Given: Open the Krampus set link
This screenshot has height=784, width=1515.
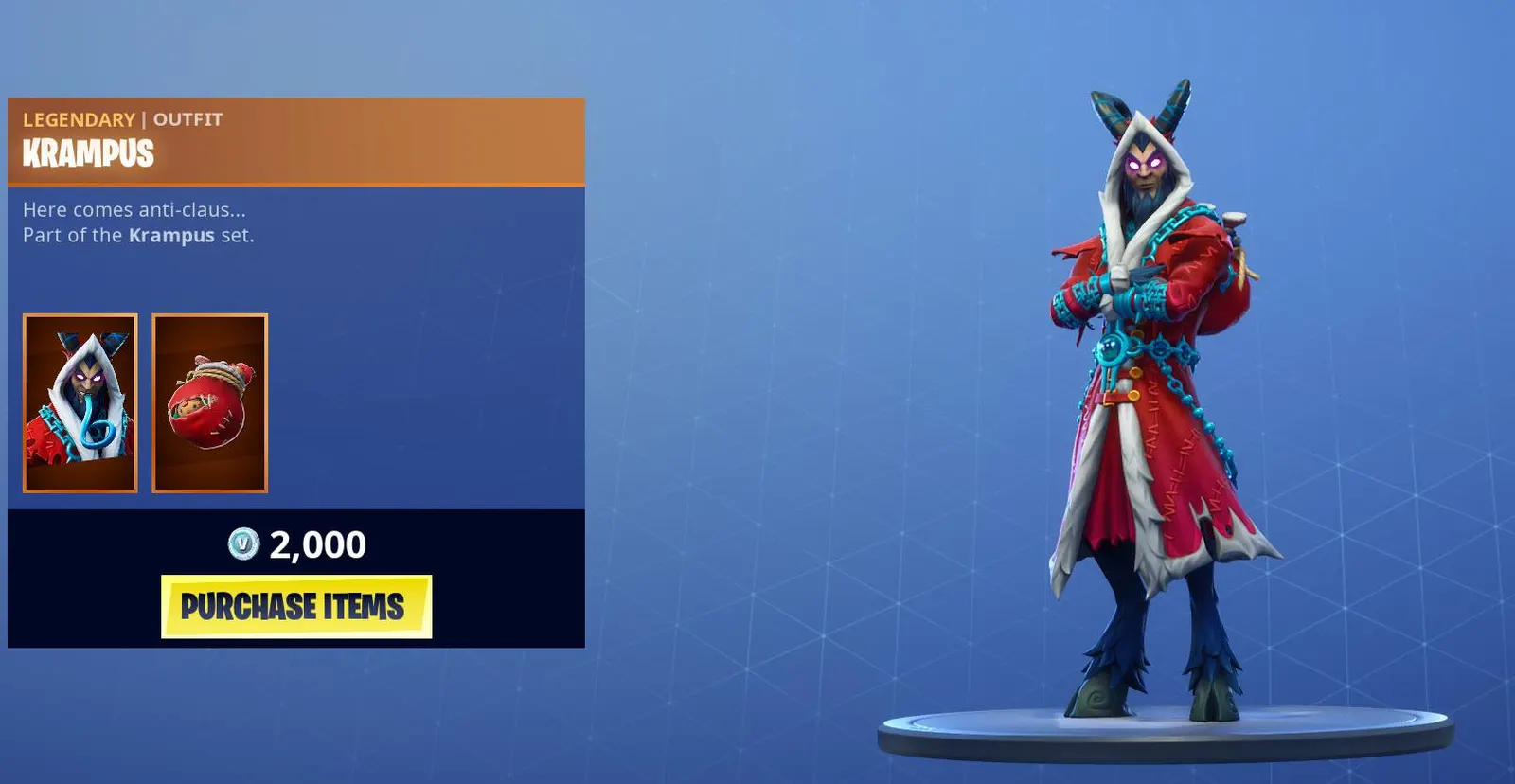Looking at the screenshot, I should 170,236.
